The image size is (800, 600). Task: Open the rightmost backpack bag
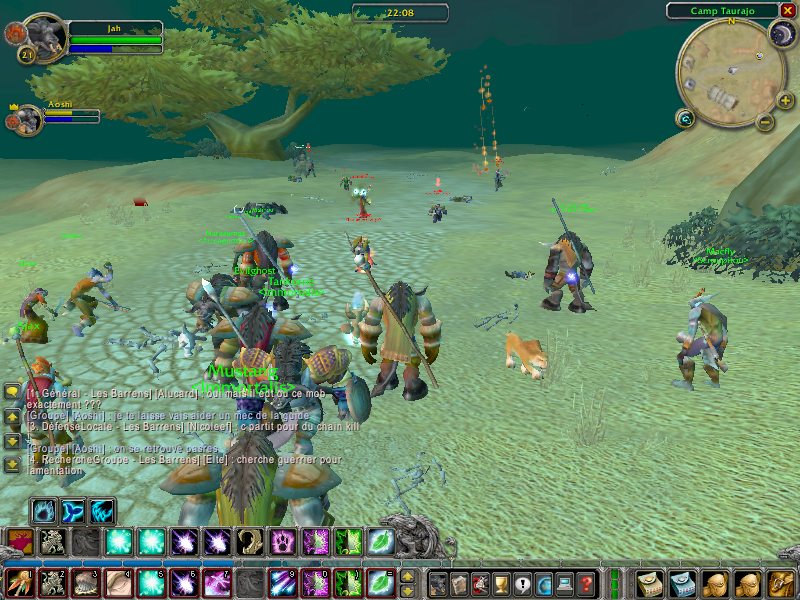tap(780, 583)
